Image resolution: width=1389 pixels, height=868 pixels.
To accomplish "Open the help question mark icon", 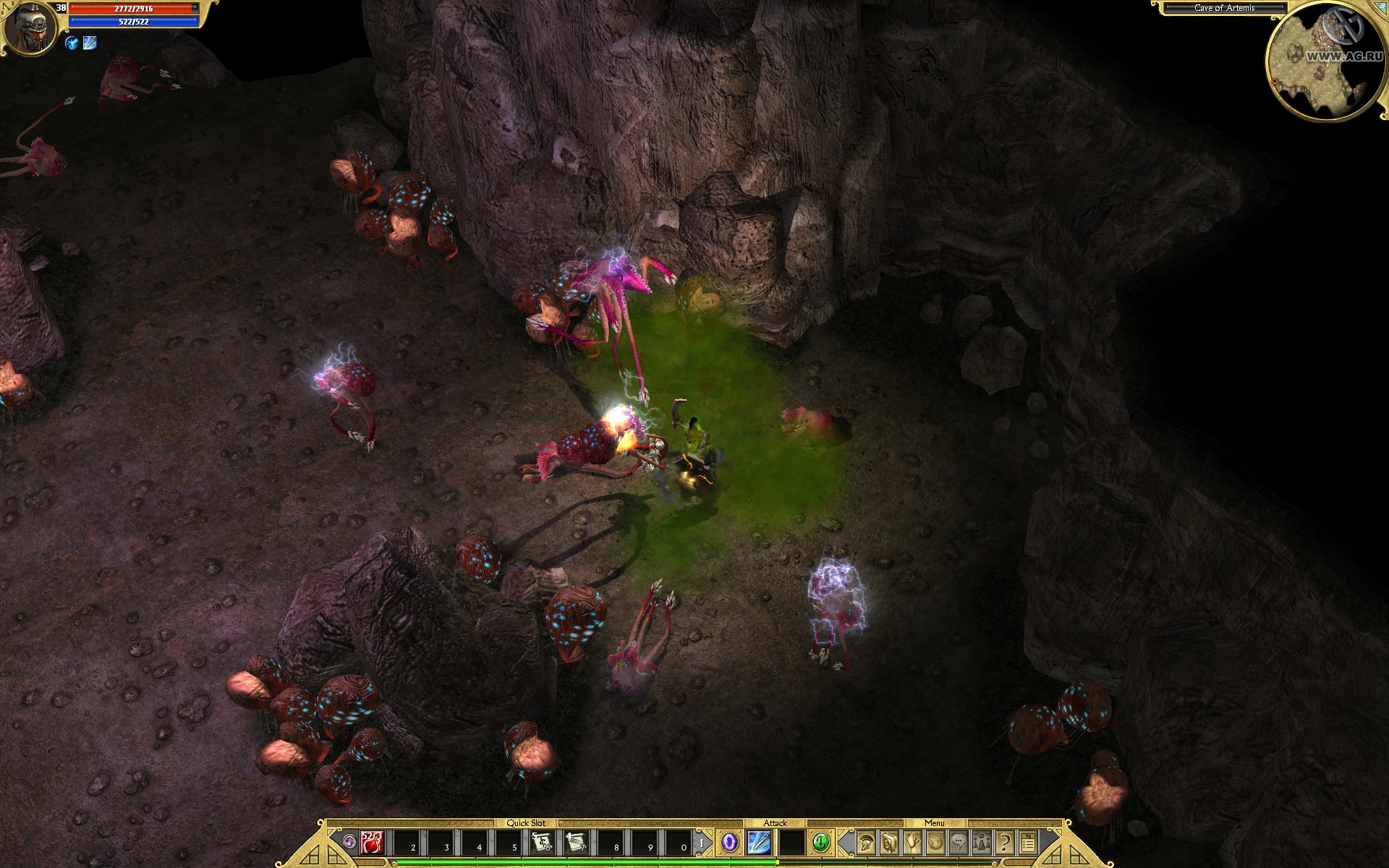I will [1004, 843].
